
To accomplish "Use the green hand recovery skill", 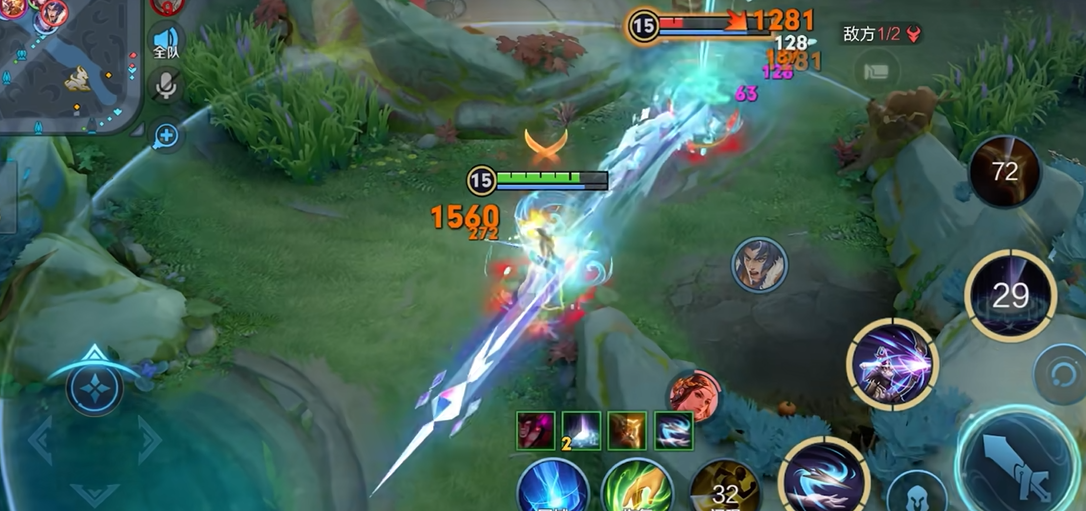I will pos(637,490).
